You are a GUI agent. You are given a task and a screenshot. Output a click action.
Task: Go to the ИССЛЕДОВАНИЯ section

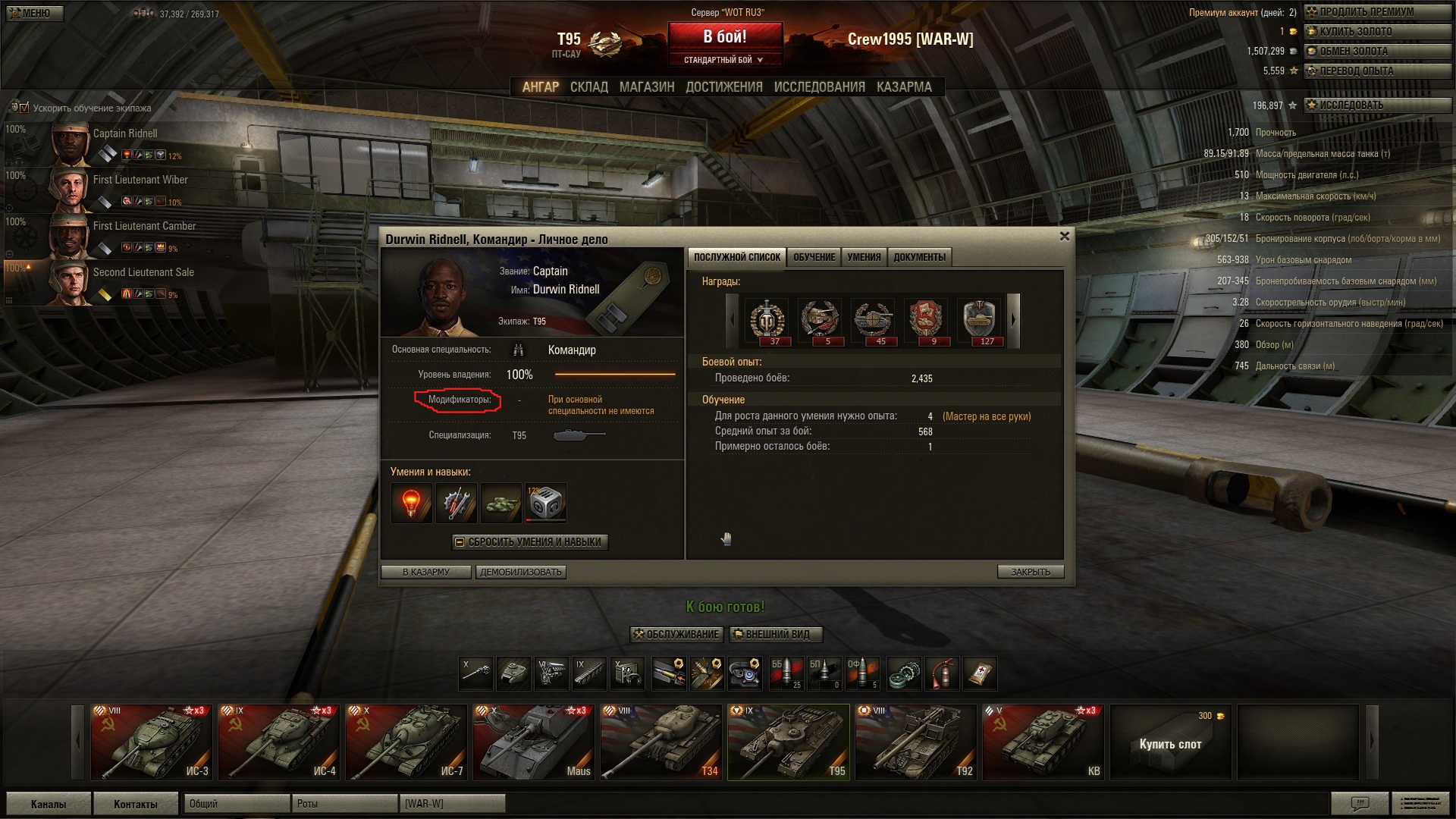click(819, 87)
